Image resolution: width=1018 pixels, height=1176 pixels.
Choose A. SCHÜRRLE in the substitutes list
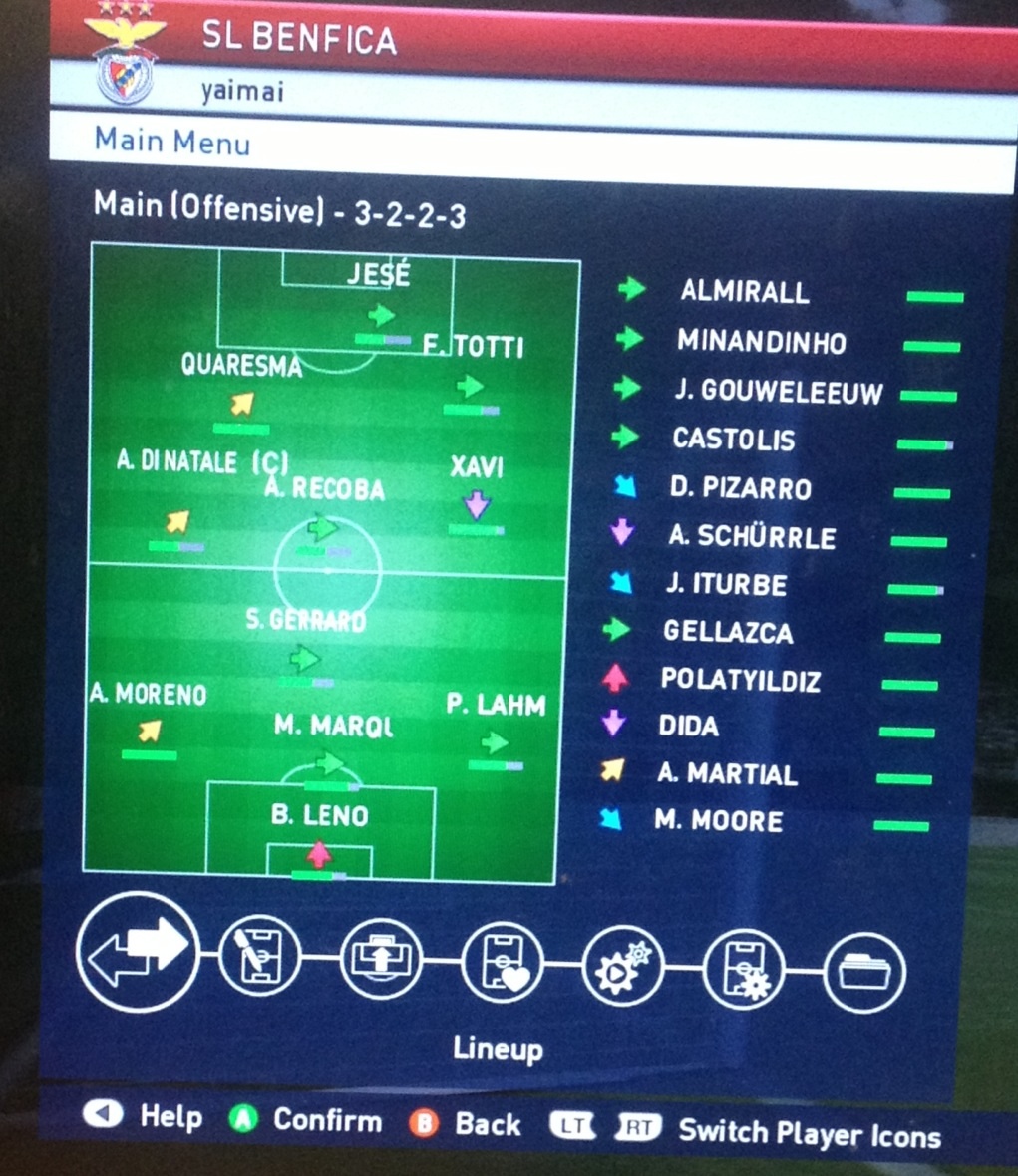[751, 537]
